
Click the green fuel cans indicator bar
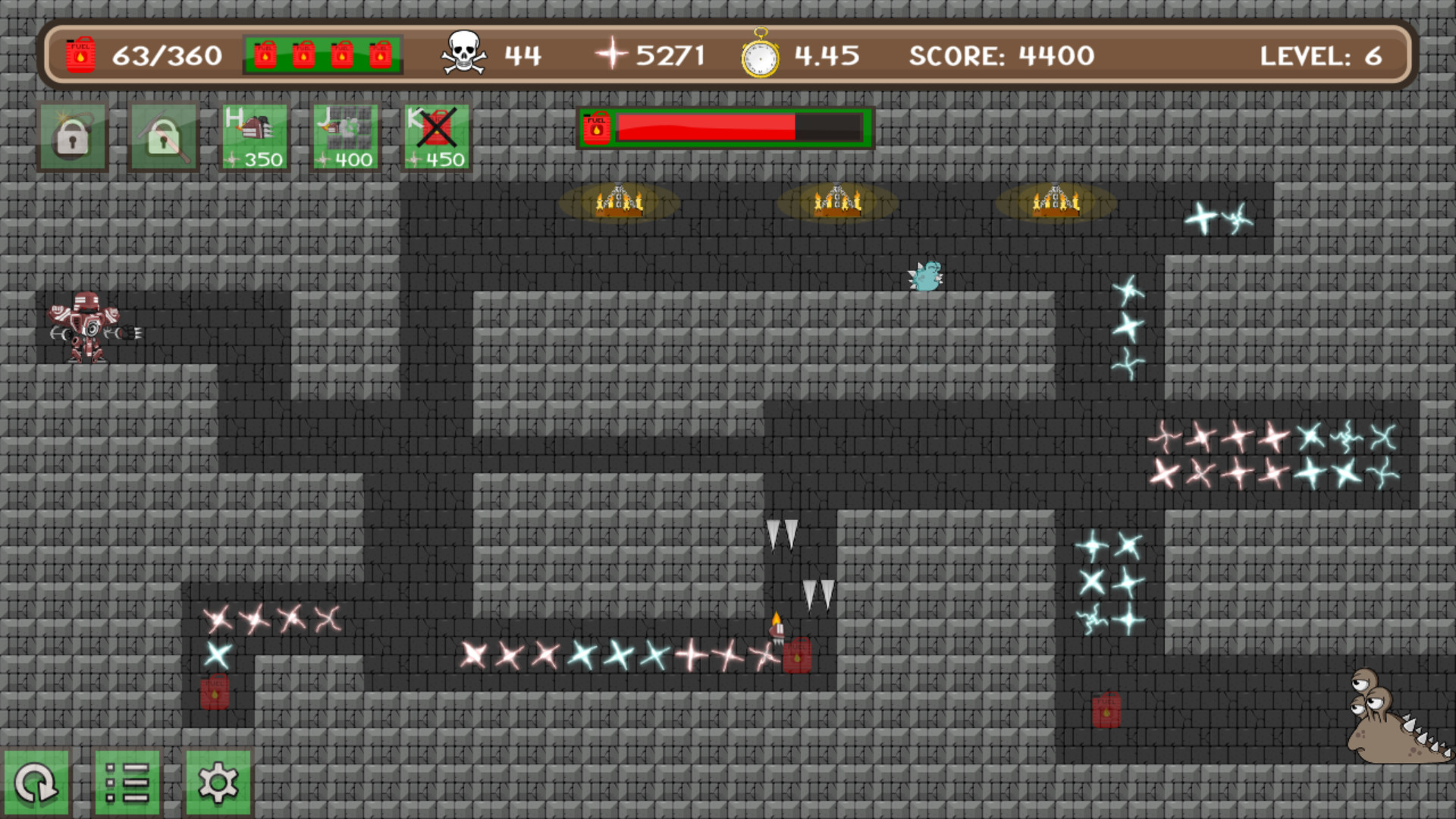pyautogui.click(x=322, y=54)
